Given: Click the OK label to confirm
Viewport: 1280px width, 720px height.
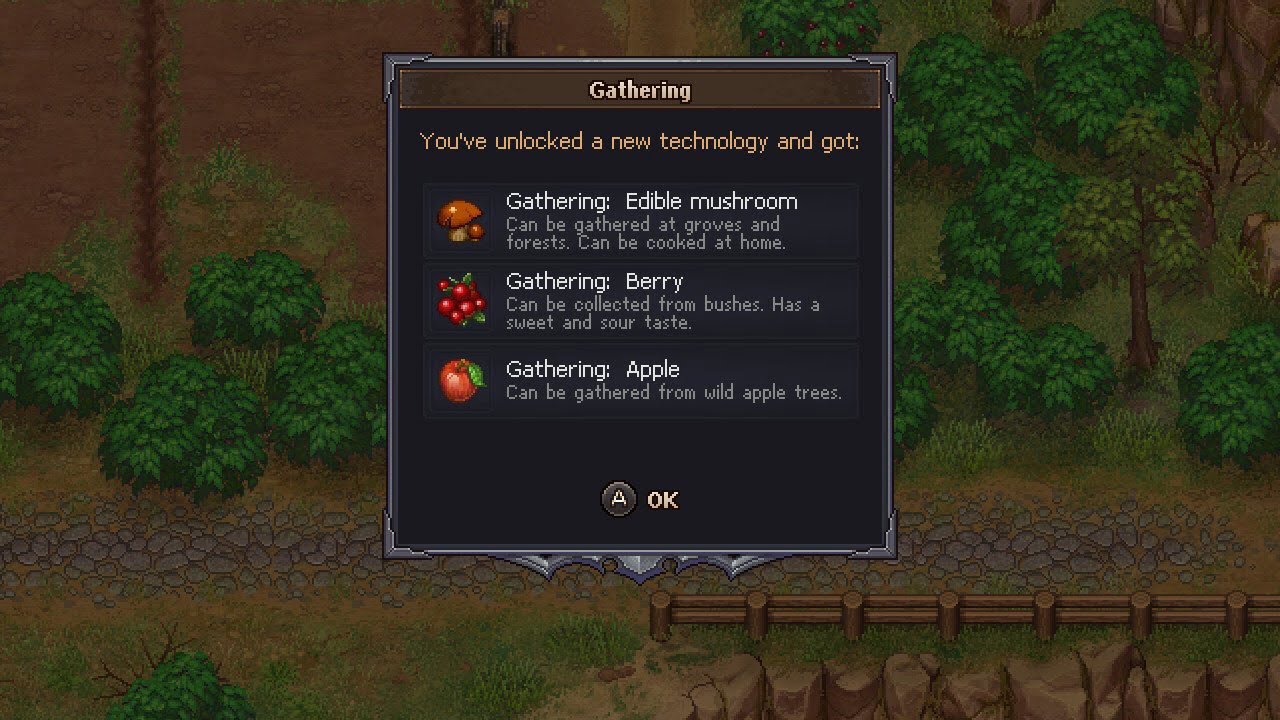Looking at the screenshot, I should 663,500.
